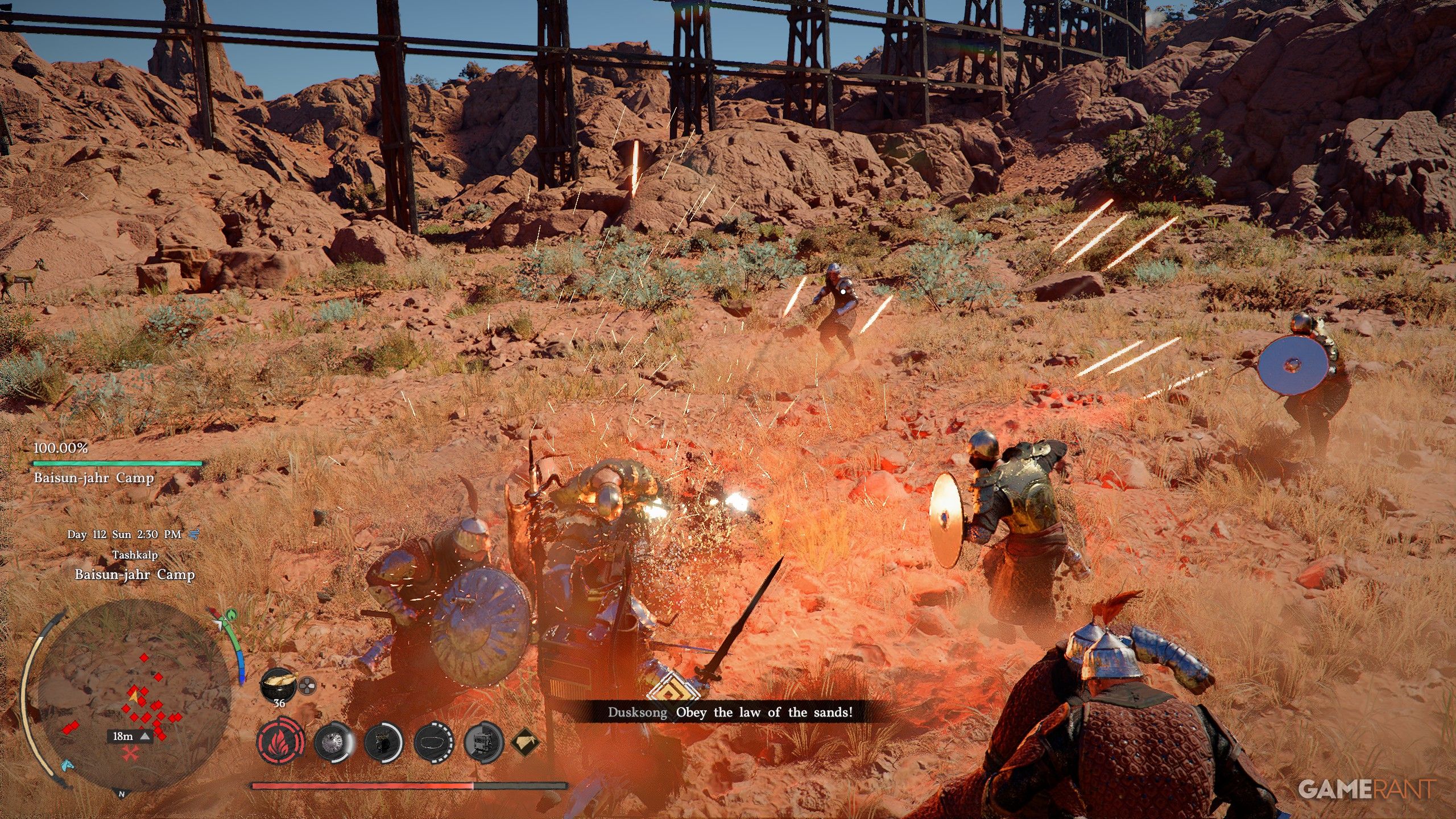Select the dark gauntlet equipment slot

[383, 742]
